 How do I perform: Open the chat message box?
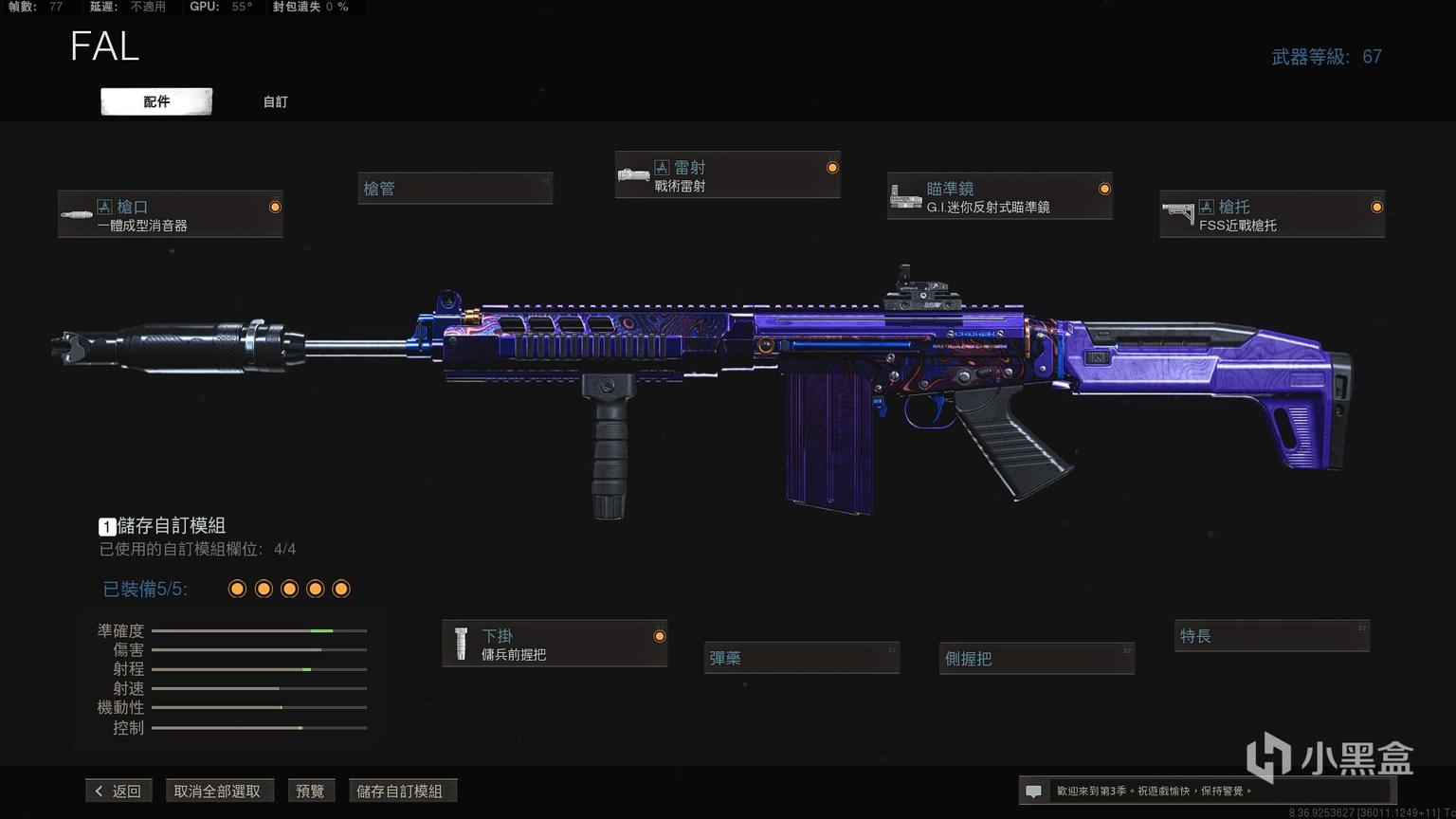(x=1206, y=791)
